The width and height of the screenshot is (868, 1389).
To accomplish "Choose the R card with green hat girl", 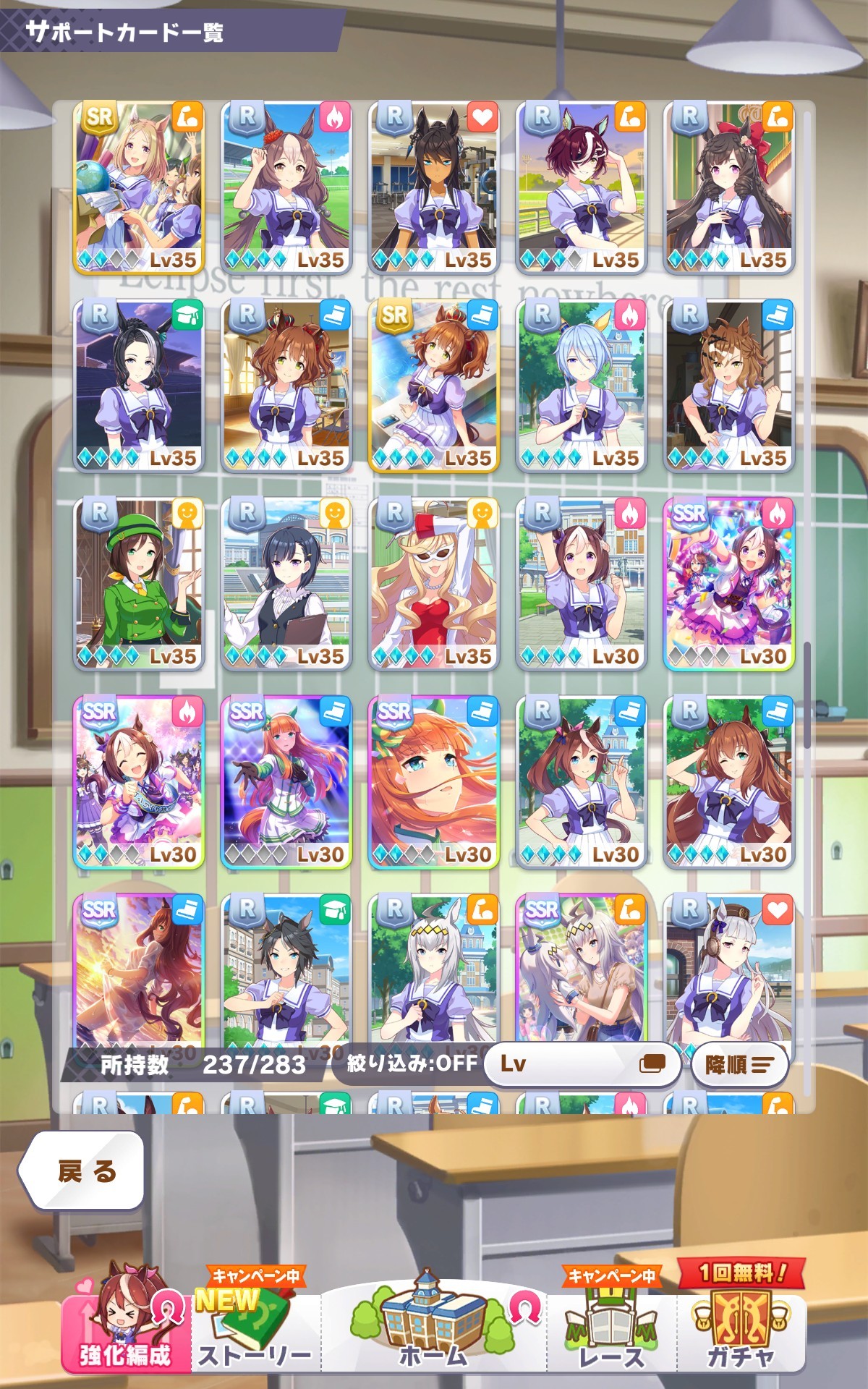I will tap(139, 583).
